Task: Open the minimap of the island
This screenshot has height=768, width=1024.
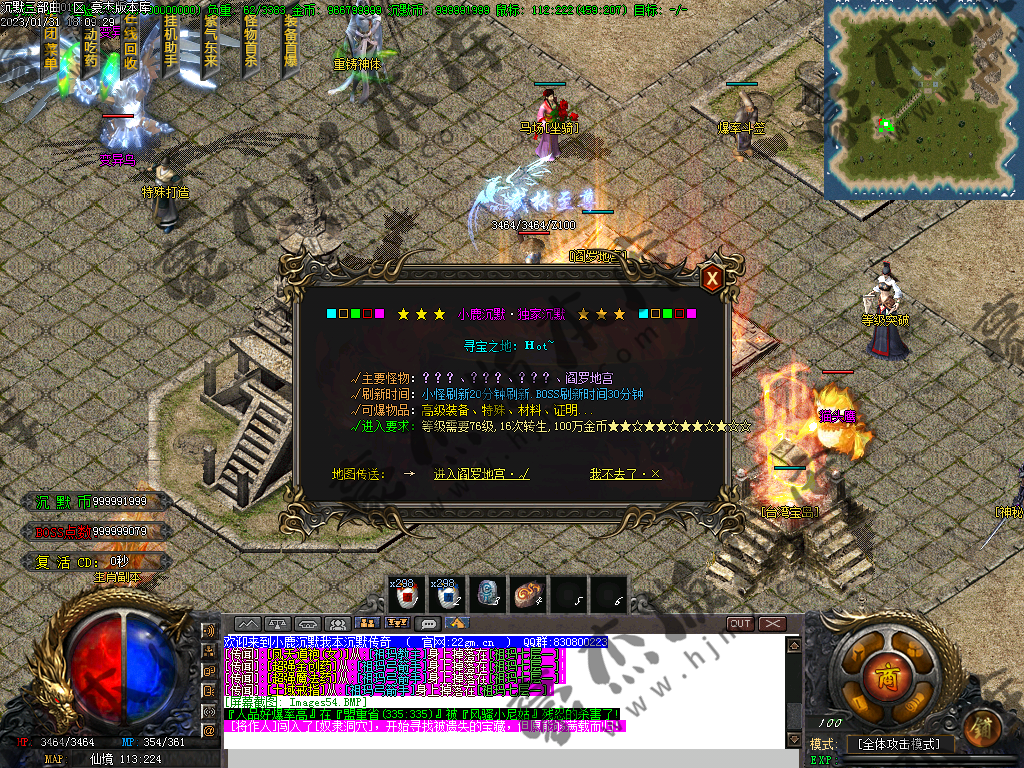Action: [x=923, y=98]
